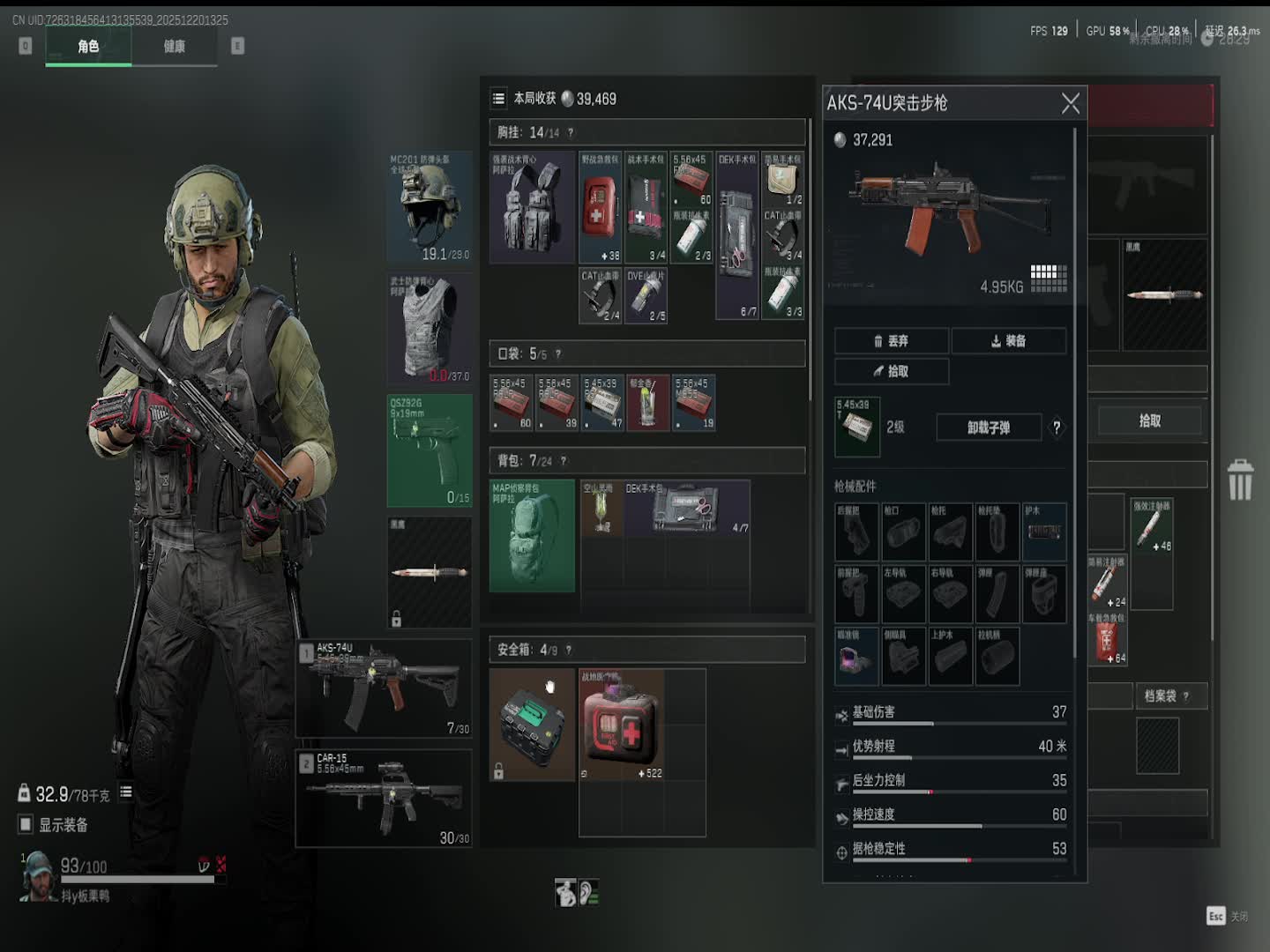Click the 装备 equip button
The width and height of the screenshot is (1270, 952).
(1008, 341)
